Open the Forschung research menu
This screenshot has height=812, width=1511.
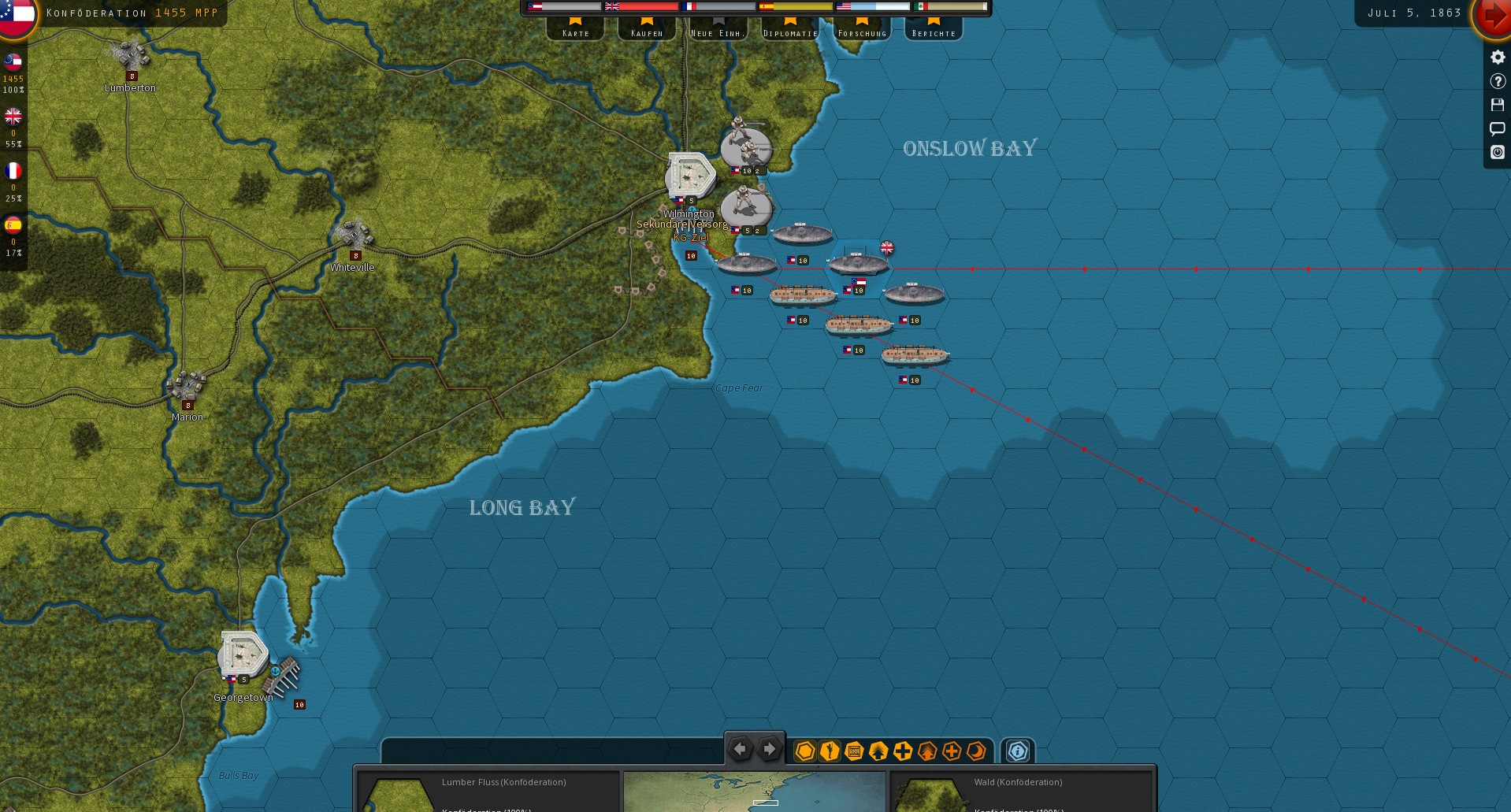click(862, 28)
